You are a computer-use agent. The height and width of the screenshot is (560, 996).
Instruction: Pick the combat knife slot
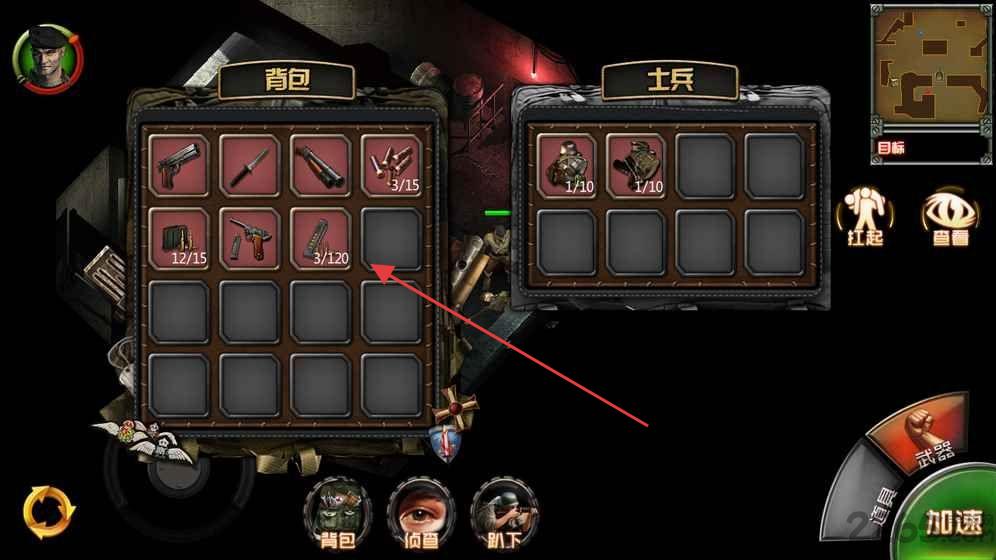point(250,165)
